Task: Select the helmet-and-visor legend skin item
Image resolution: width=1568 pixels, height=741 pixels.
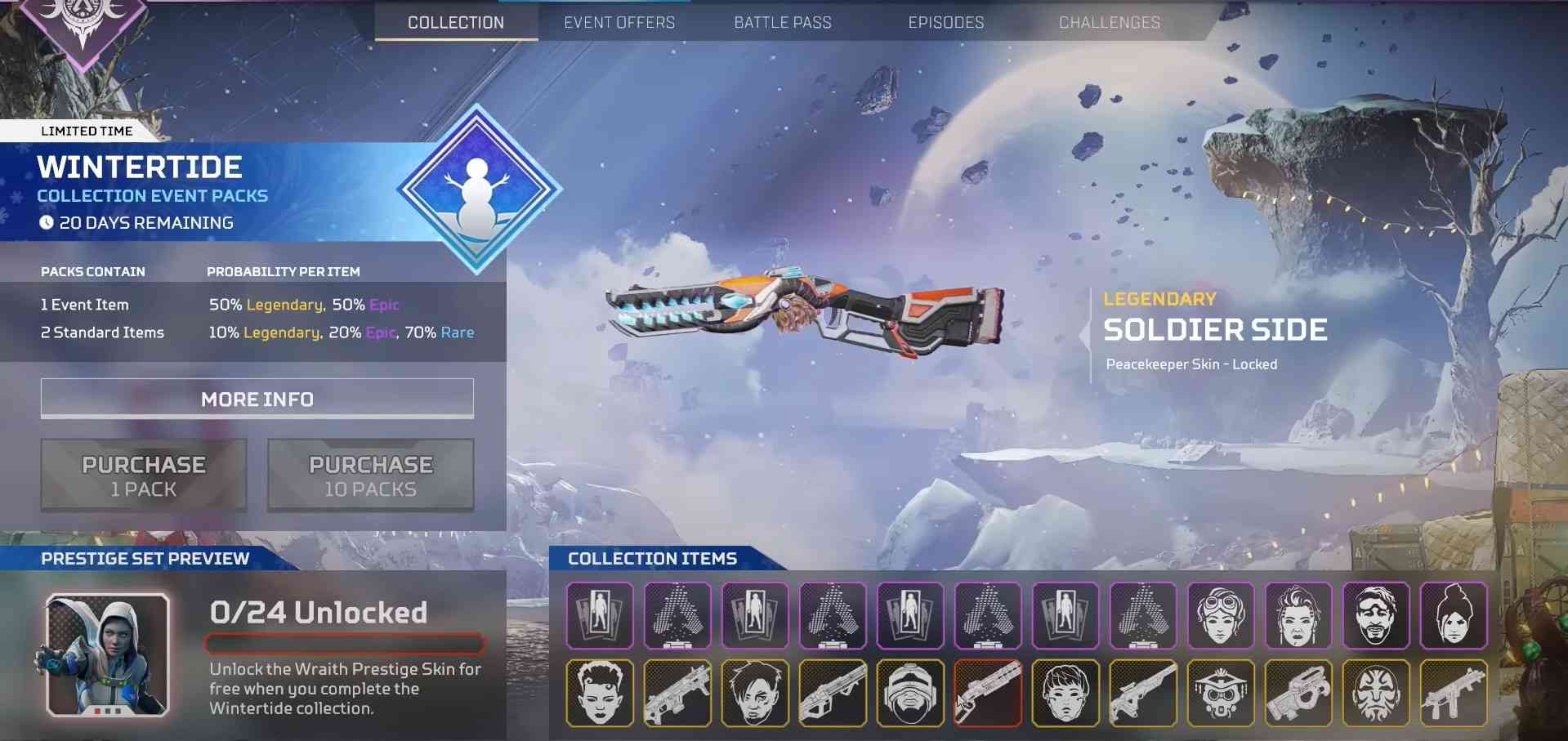Action: pos(910,693)
